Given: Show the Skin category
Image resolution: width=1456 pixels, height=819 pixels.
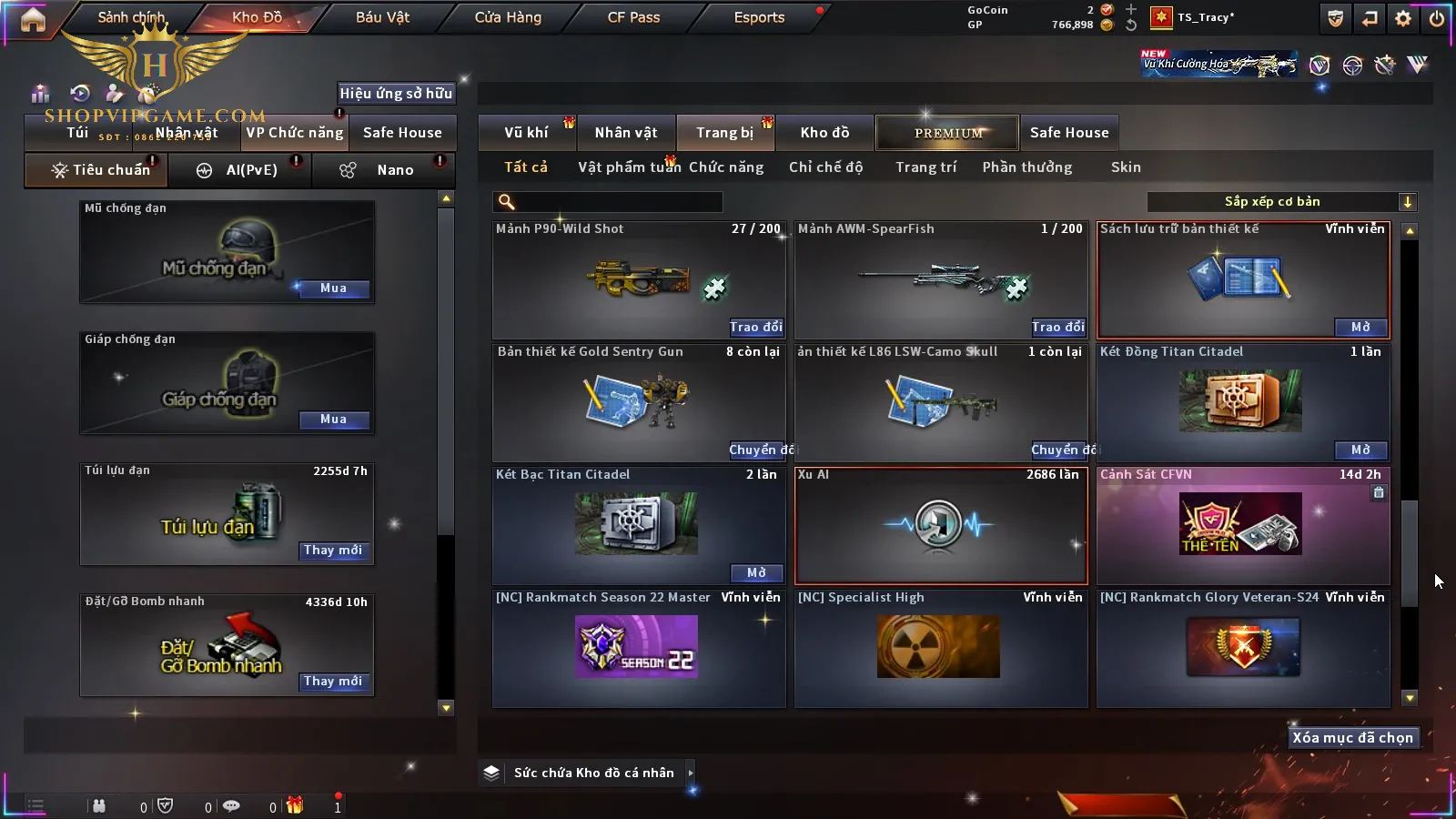Looking at the screenshot, I should click(1126, 167).
